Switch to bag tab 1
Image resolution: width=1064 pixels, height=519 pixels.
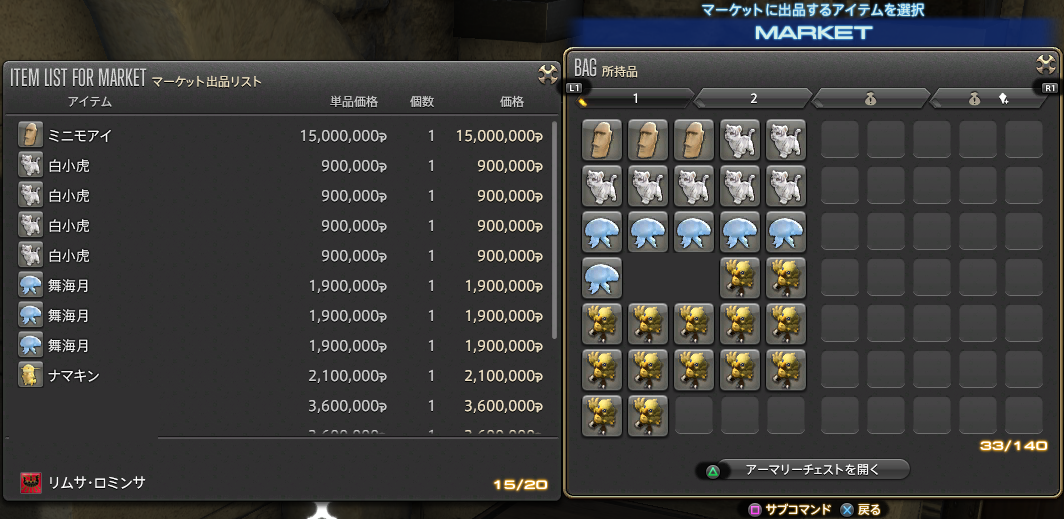[x=634, y=98]
